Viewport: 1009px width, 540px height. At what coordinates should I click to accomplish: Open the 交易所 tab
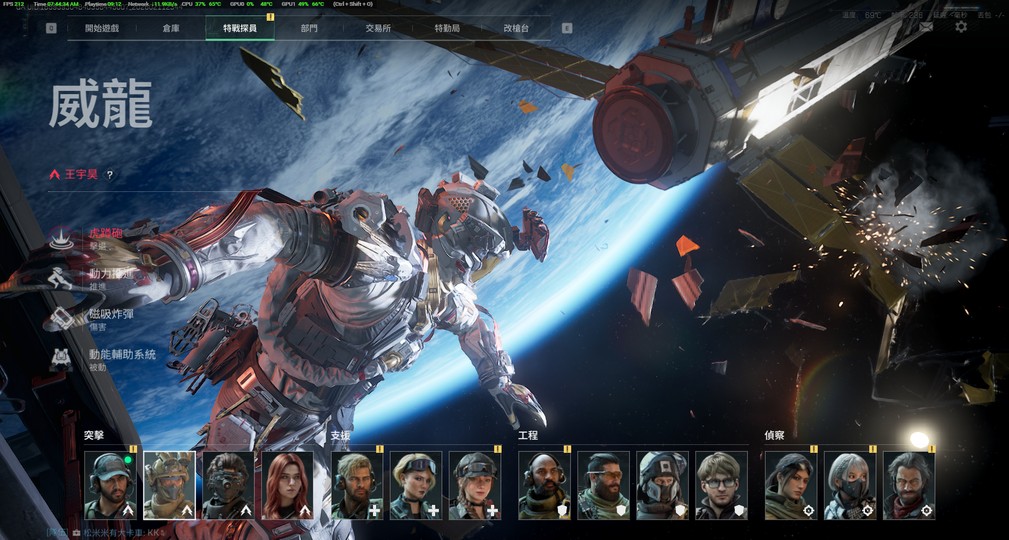click(378, 28)
